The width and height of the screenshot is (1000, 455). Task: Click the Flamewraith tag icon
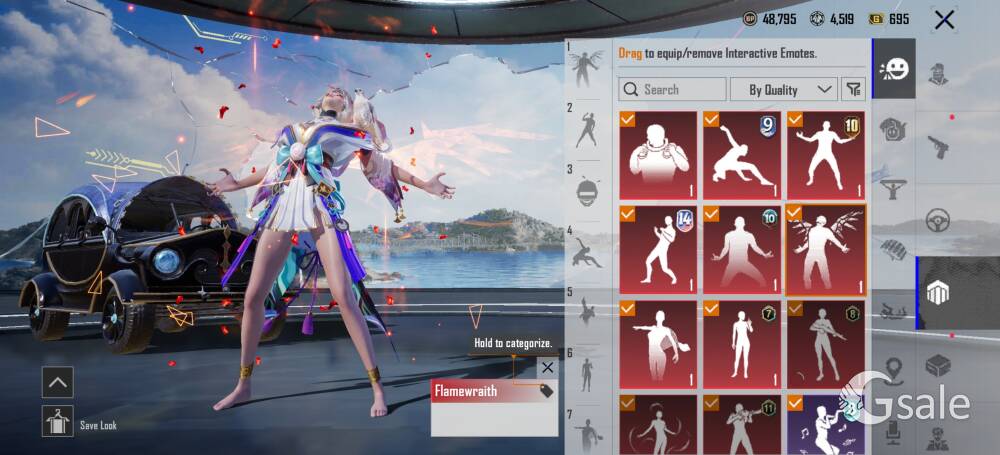(546, 392)
